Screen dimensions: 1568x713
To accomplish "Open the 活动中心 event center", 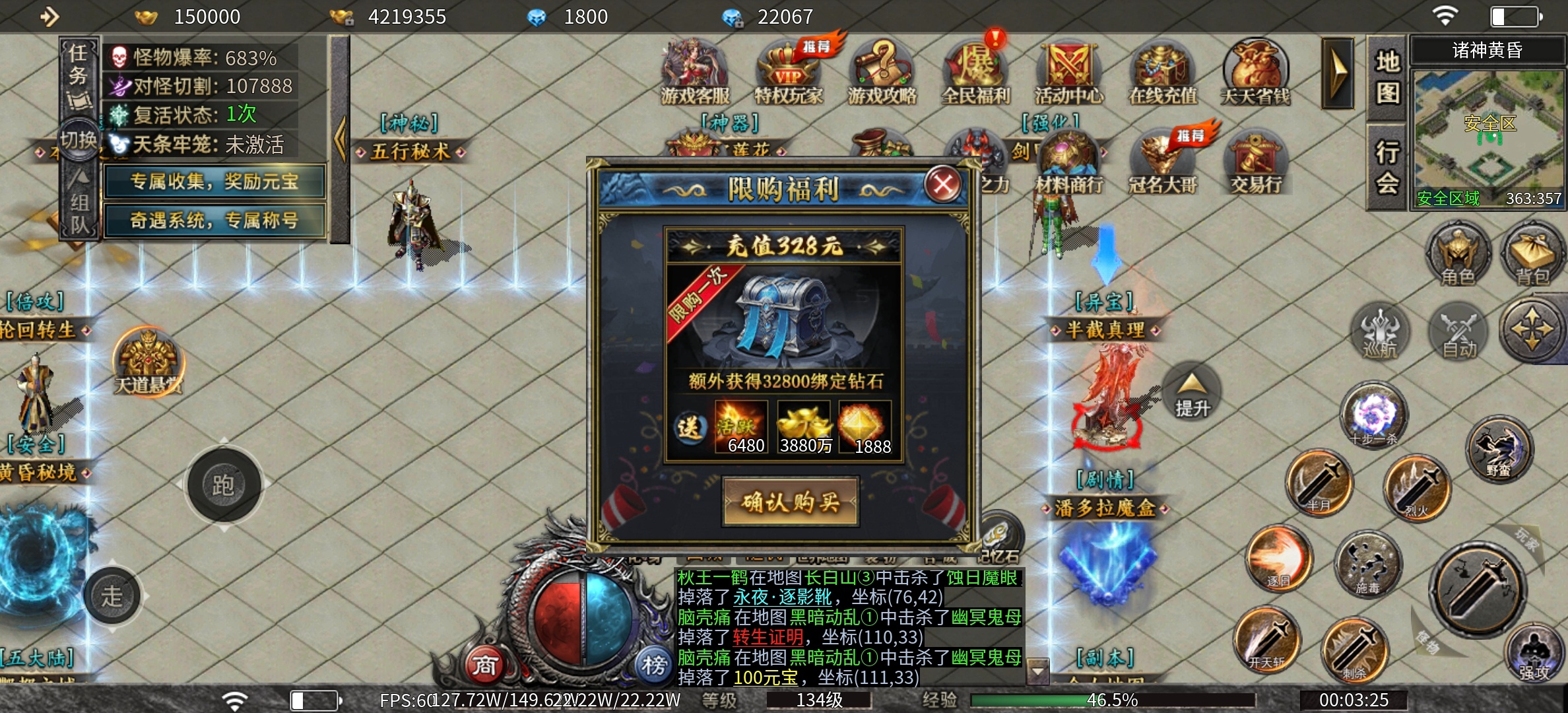I will click(1069, 72).
